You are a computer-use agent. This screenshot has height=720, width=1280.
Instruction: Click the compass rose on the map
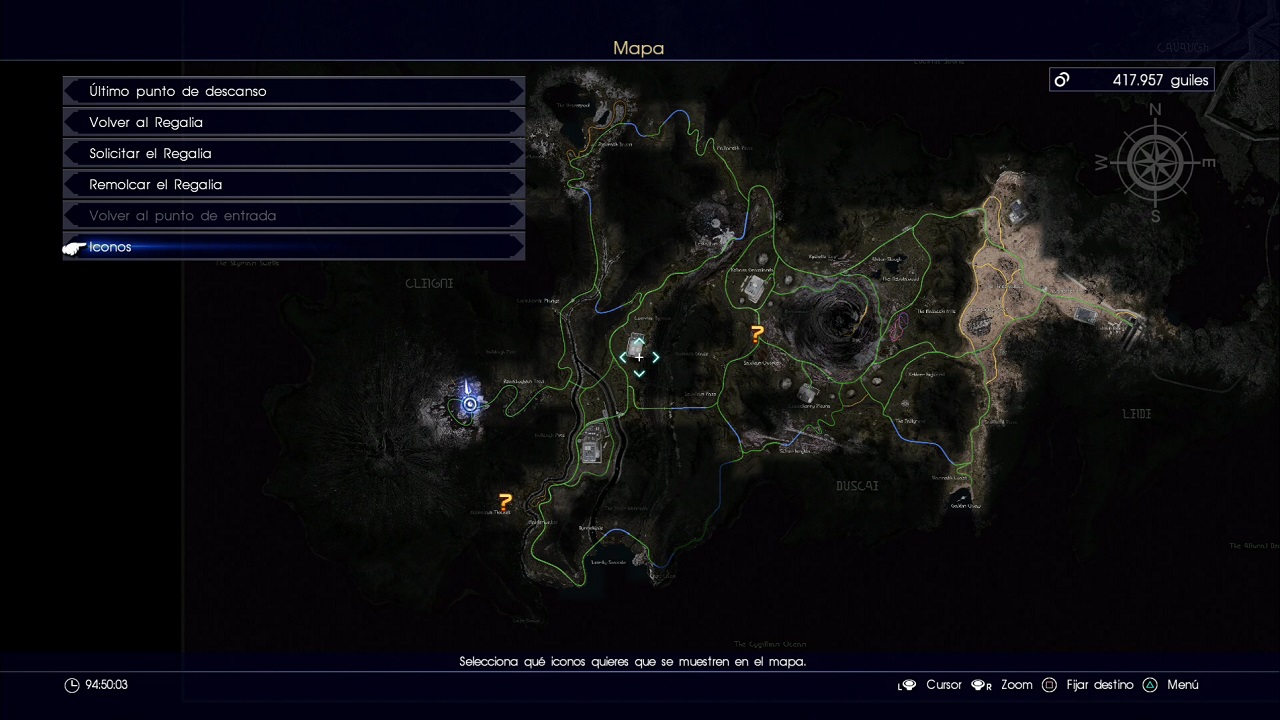[1155, 163]
